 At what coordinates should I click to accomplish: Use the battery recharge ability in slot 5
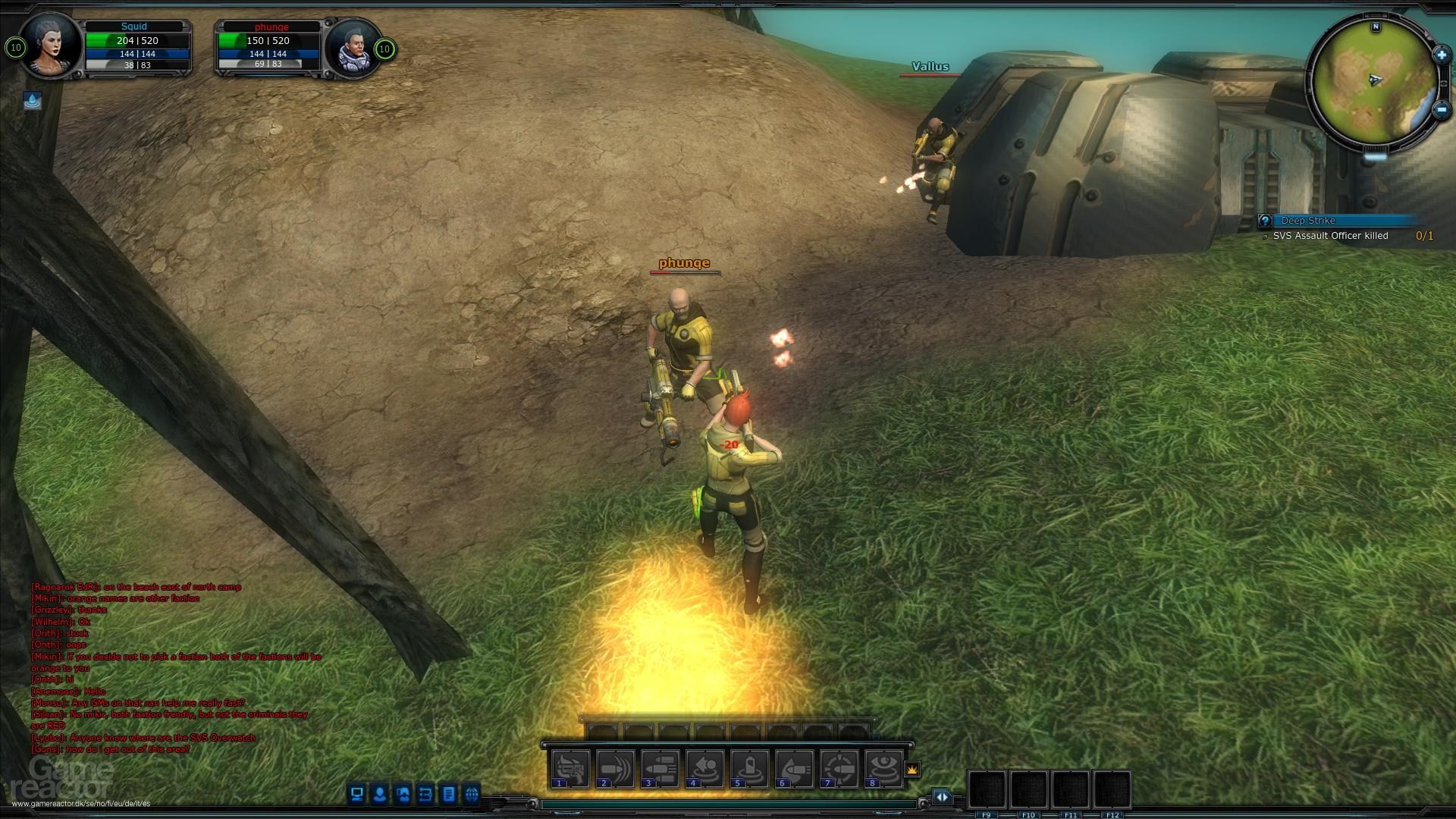click(x=750, y=769)
